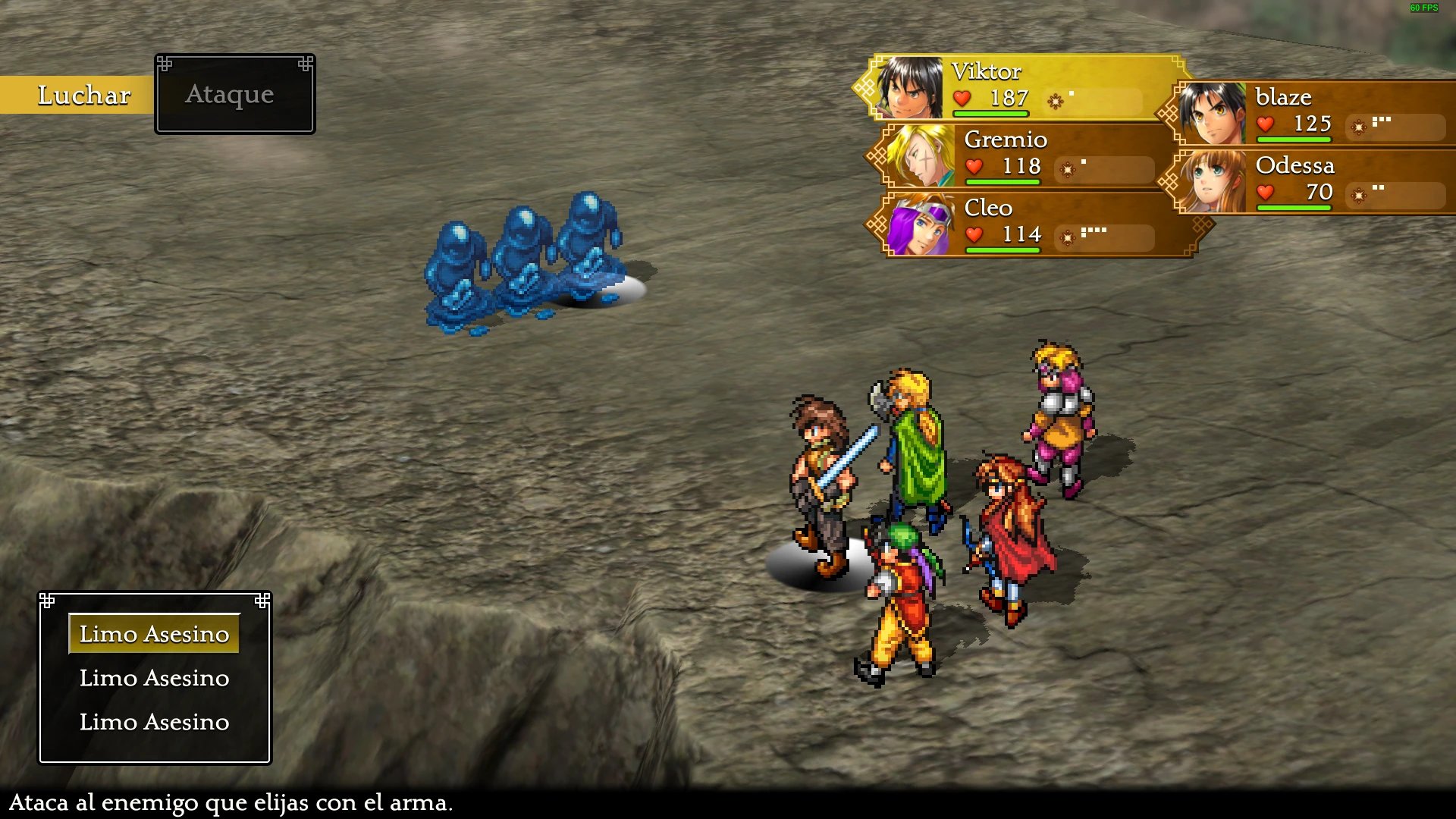
Task: Select the Luchar command label
Action: 83,96
